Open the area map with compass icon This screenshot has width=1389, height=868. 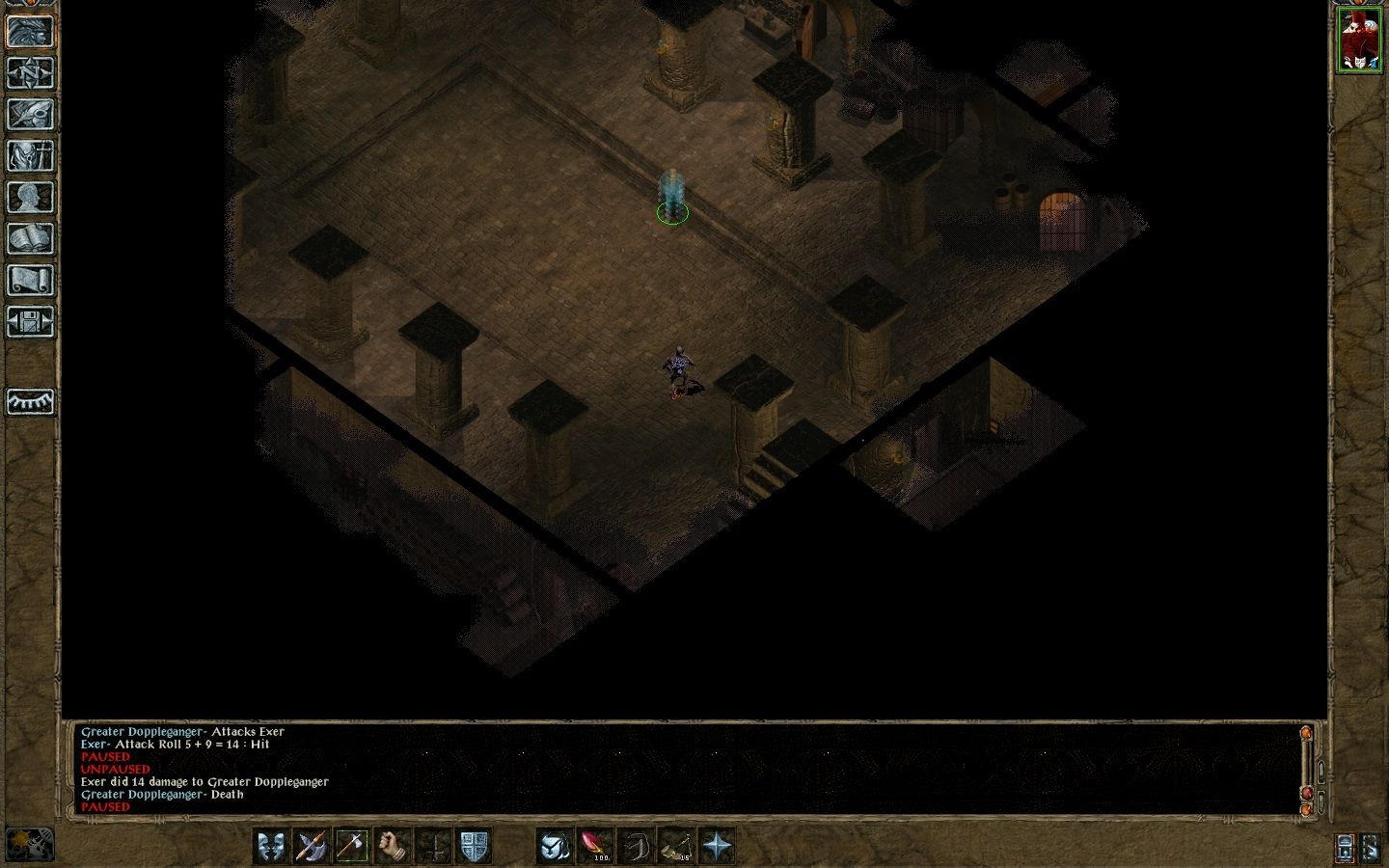point(30,72)
